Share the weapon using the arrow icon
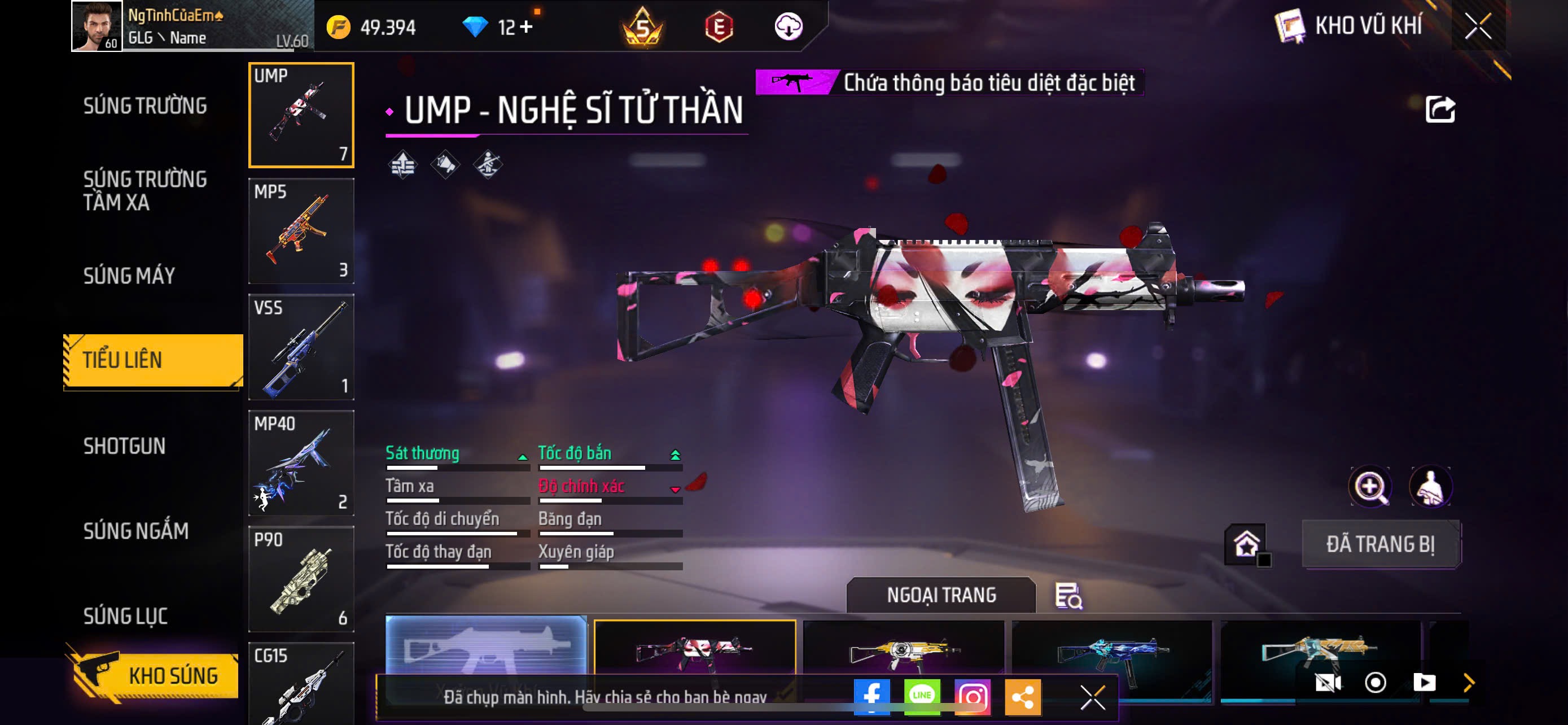Screen dimensions: 1568x725 coord(1440,110)
